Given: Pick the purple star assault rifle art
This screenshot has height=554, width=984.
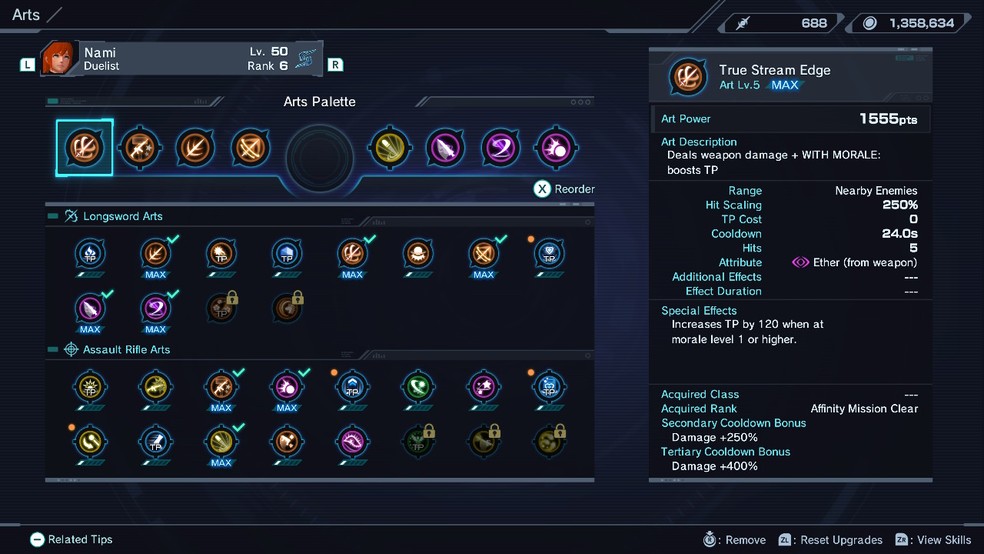Looking at the screenshot, I should 483,387.
